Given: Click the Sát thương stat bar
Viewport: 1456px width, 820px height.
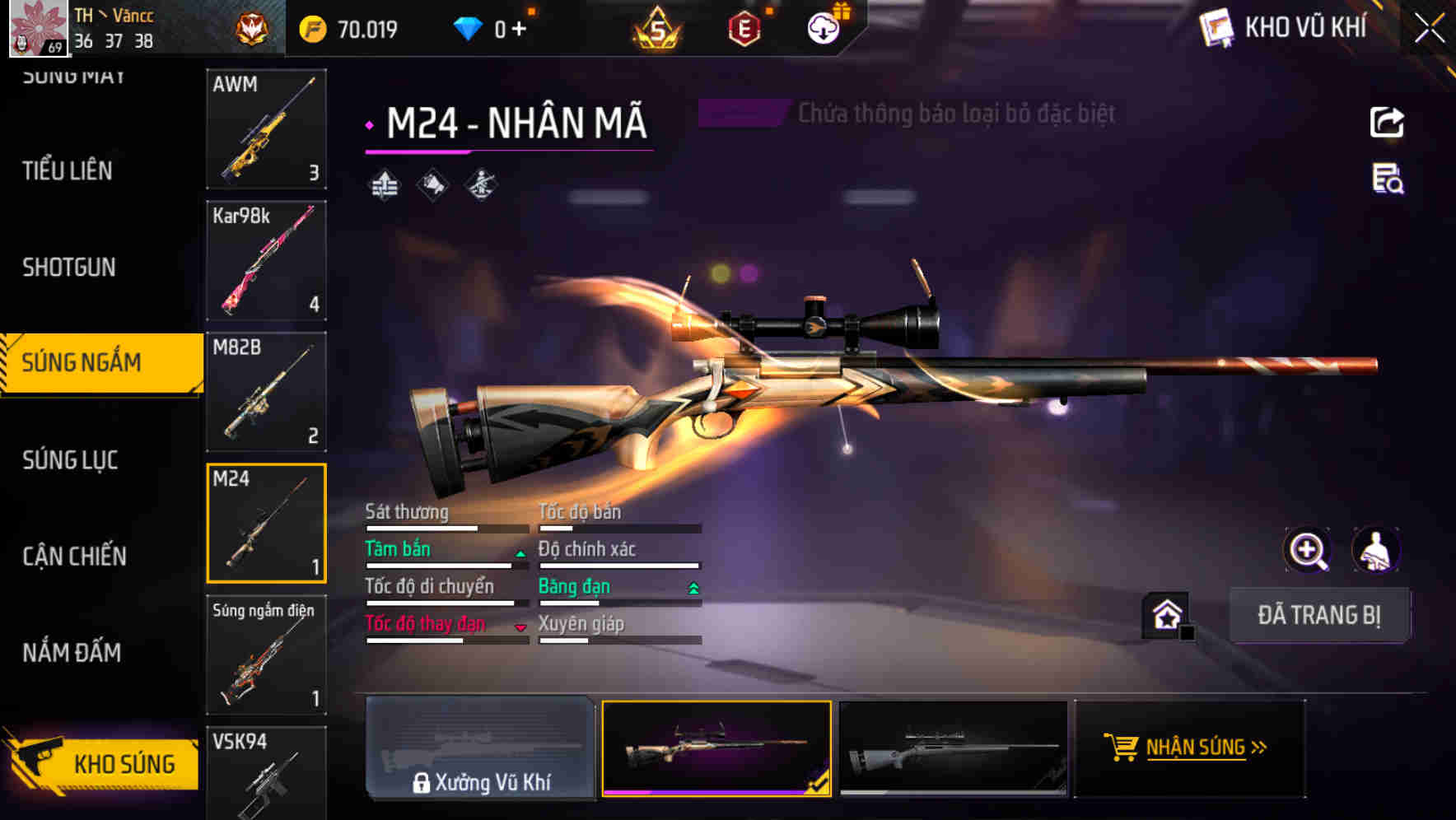Looking at the screenshot, I should [446, 527].
